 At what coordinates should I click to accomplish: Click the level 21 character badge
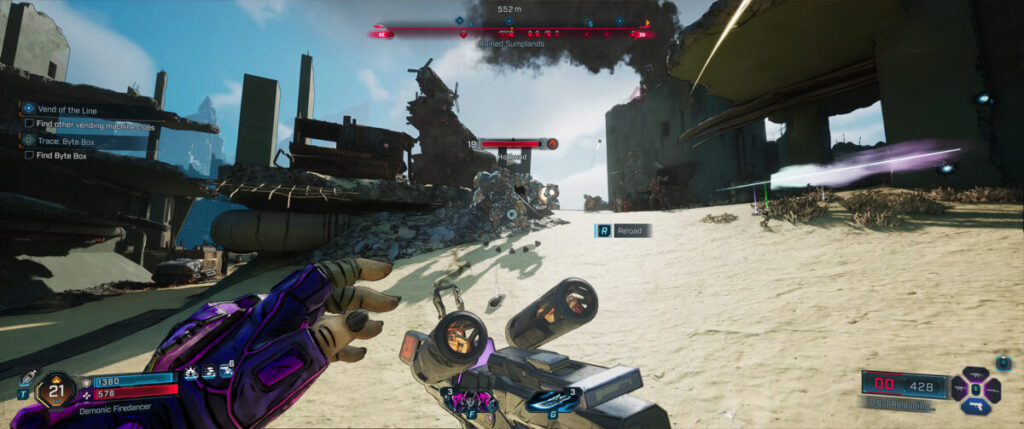[x=56, y=388]
